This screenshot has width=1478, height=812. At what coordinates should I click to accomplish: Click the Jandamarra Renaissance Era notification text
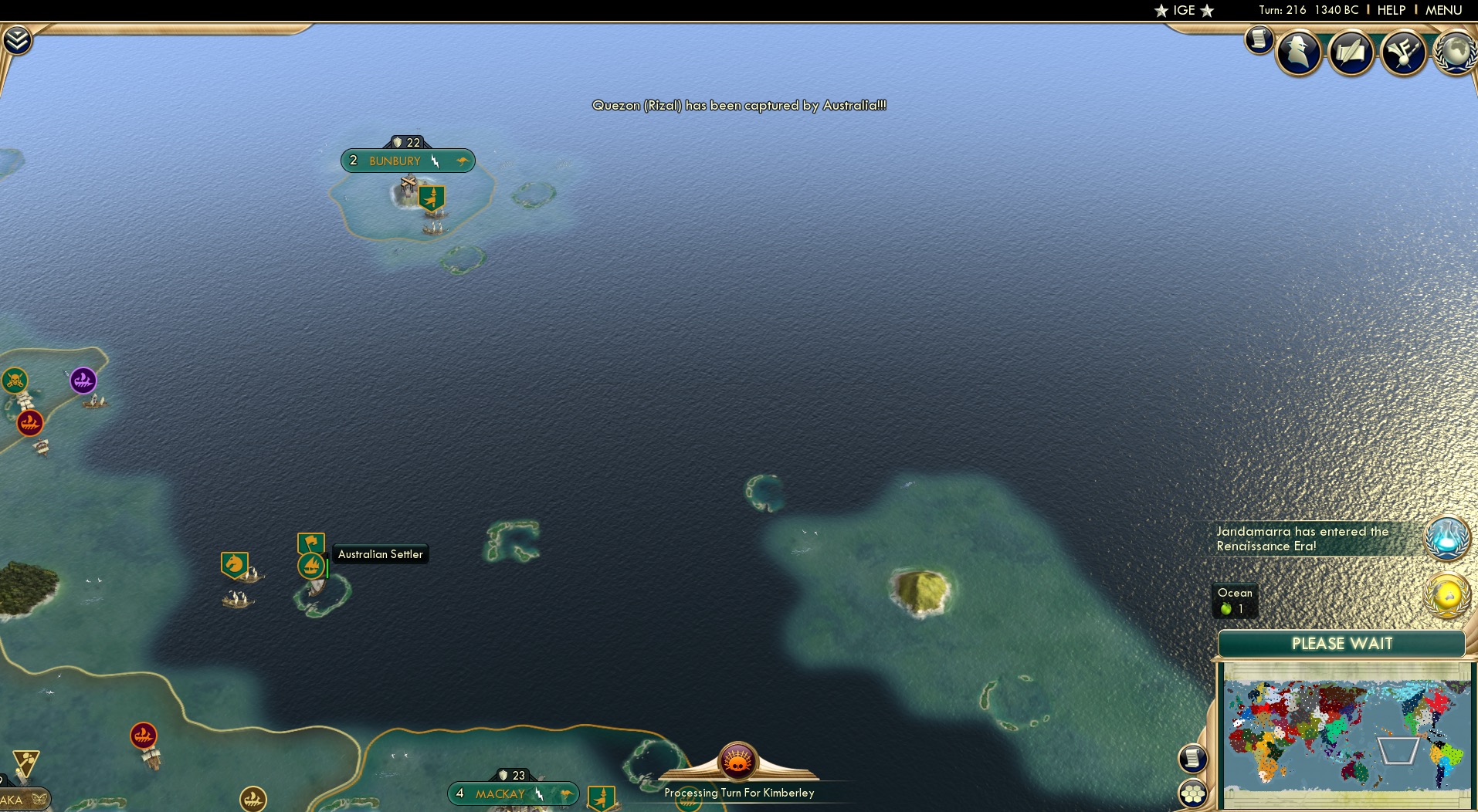1313,538
